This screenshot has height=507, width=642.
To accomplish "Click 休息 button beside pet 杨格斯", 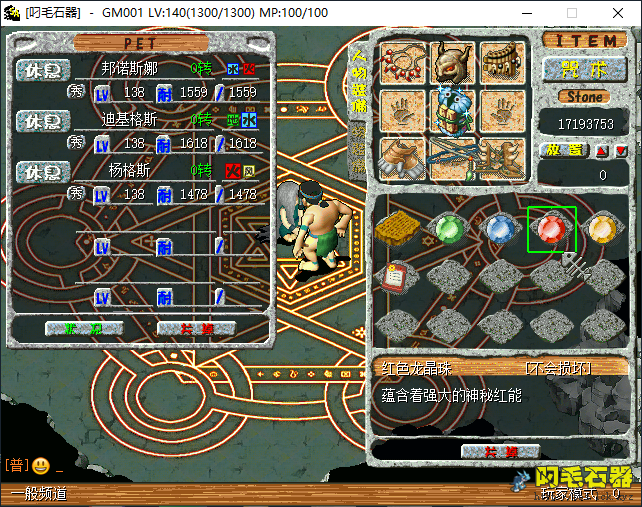I will (43, 170).
